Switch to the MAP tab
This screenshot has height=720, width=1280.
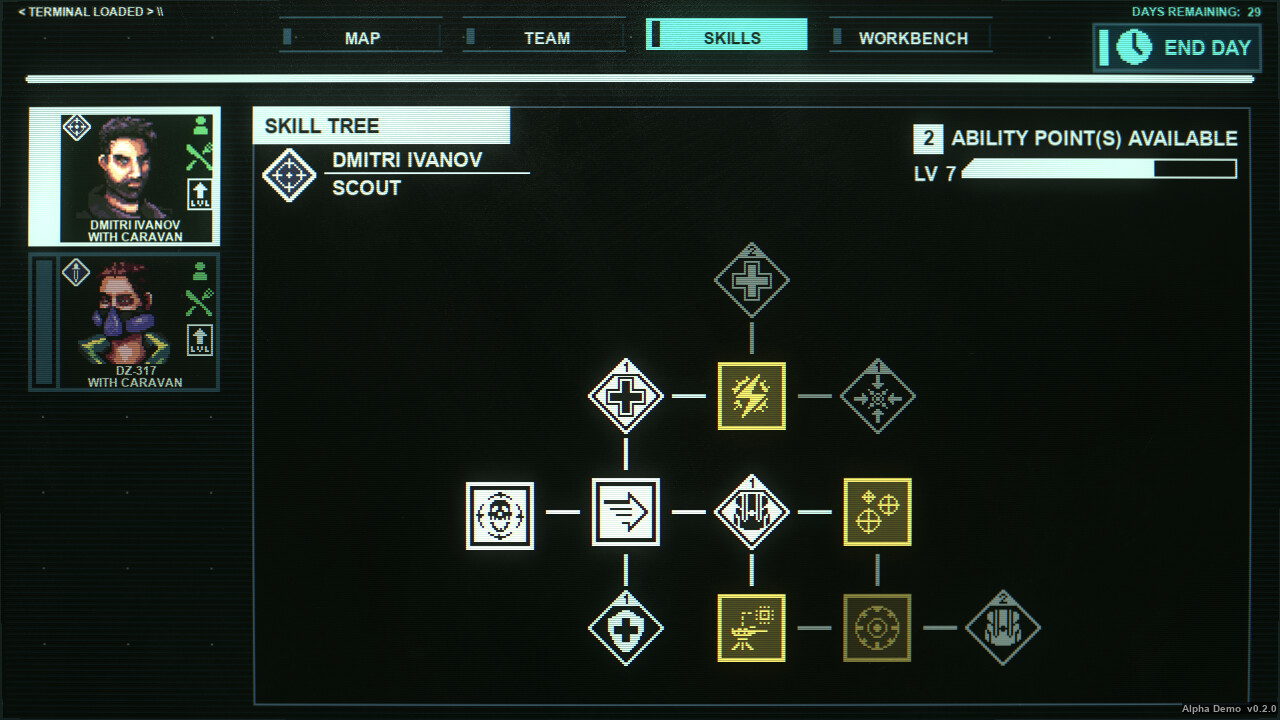tap(360, 37)
